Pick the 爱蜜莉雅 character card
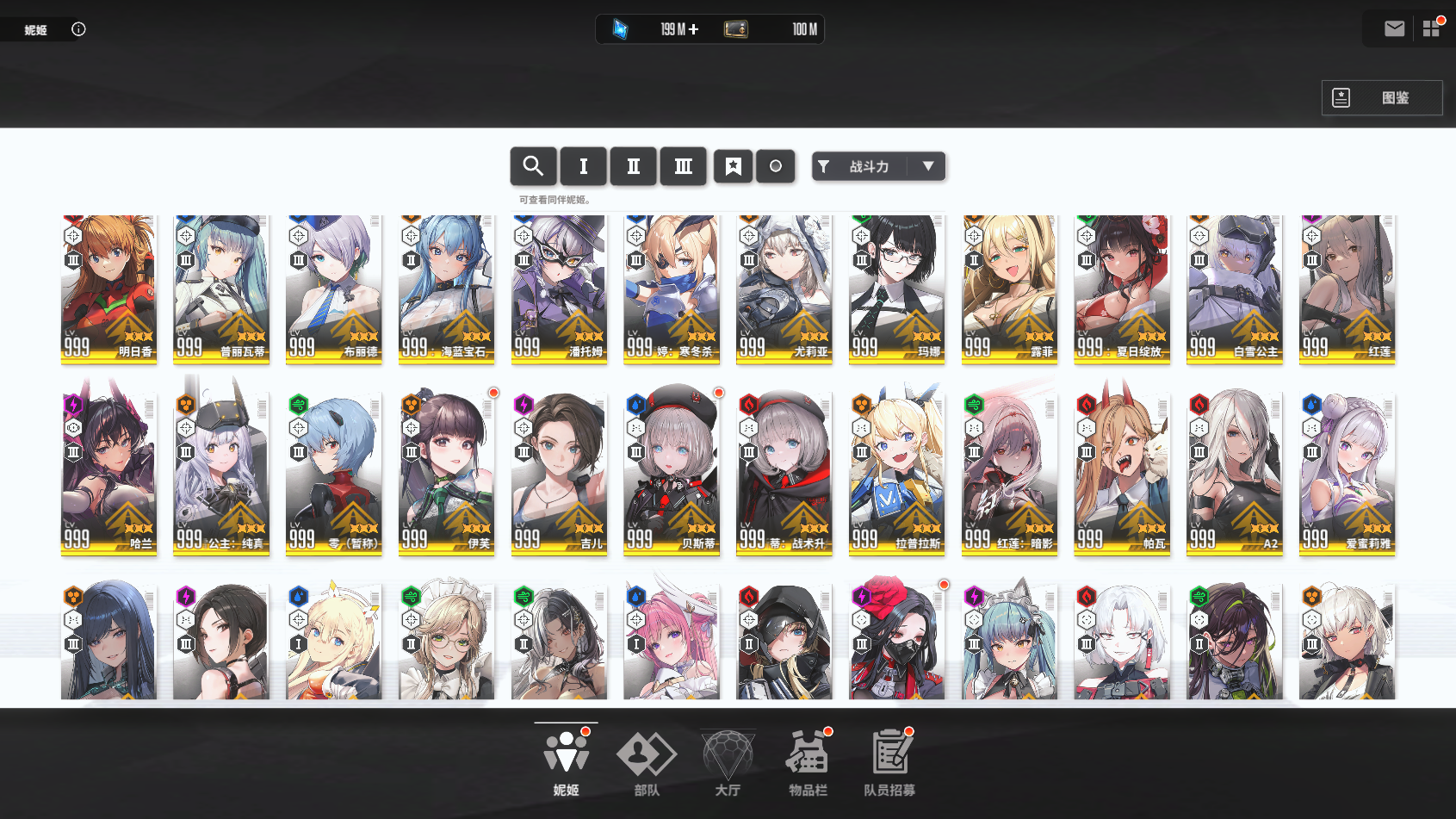 point(1347,472)
